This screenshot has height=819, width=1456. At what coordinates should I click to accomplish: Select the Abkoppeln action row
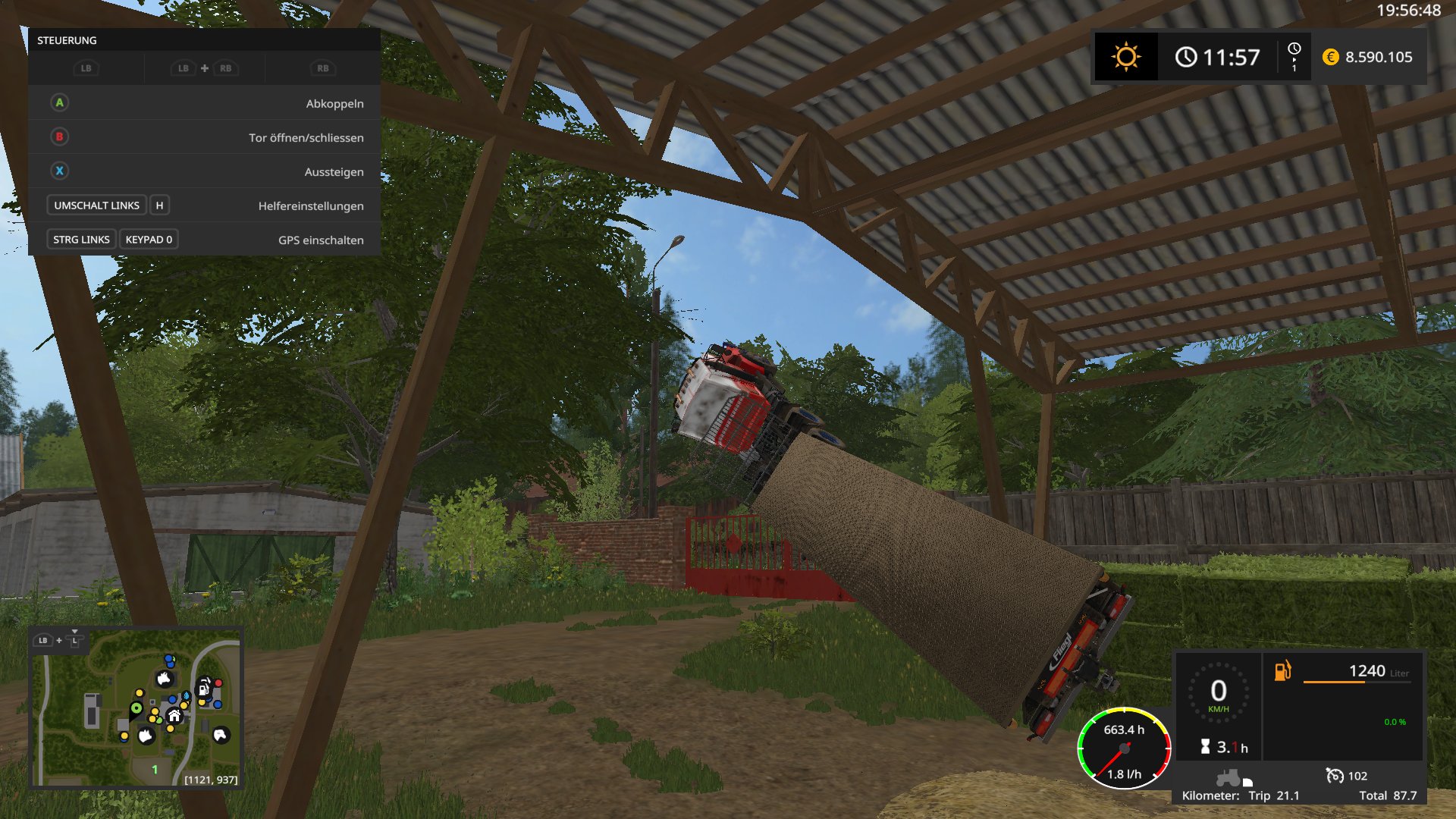click(x=203, y=103)
